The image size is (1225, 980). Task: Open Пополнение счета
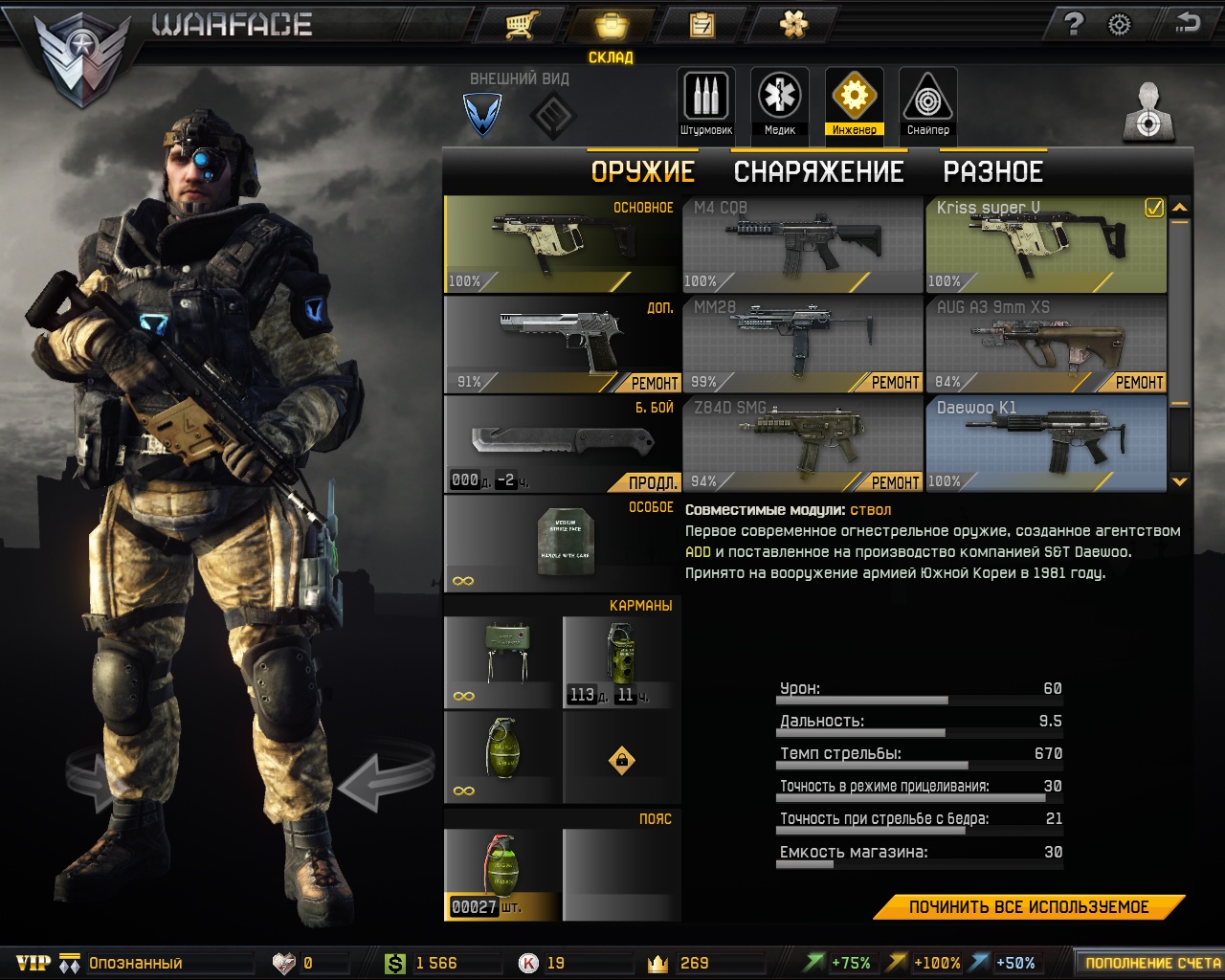1151,963
